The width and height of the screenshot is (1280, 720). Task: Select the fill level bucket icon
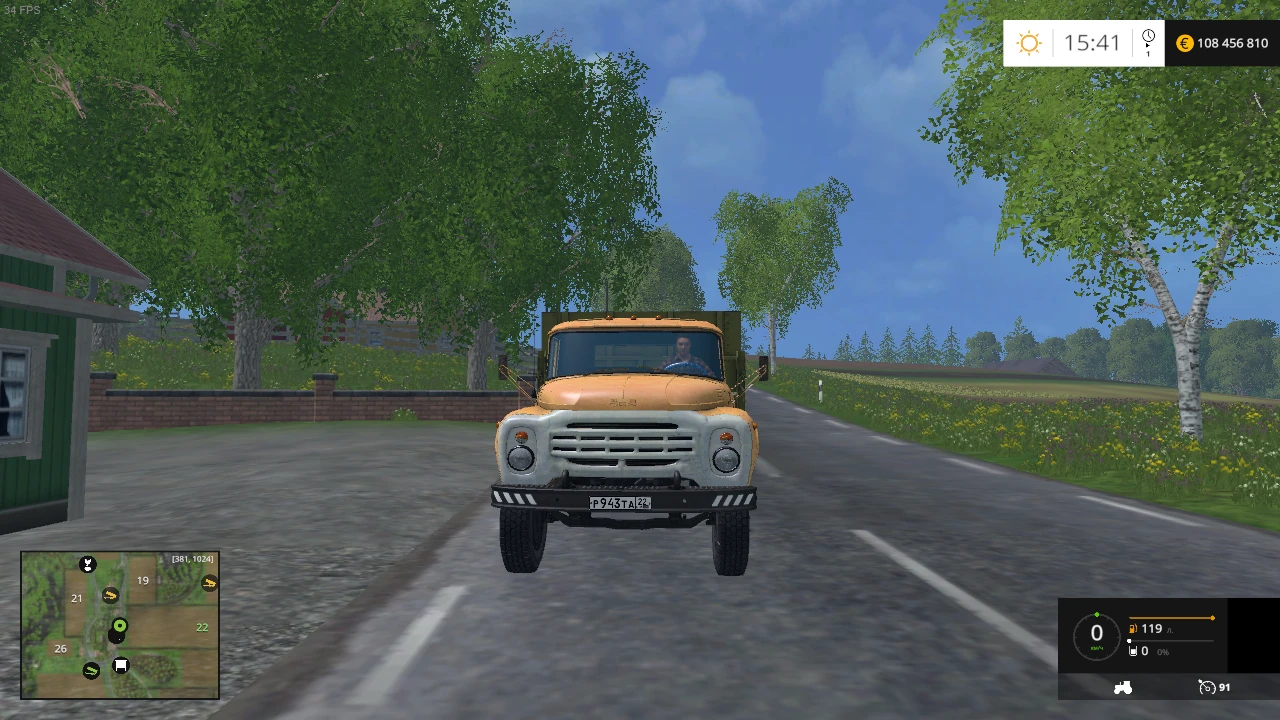click(1133, 651)
